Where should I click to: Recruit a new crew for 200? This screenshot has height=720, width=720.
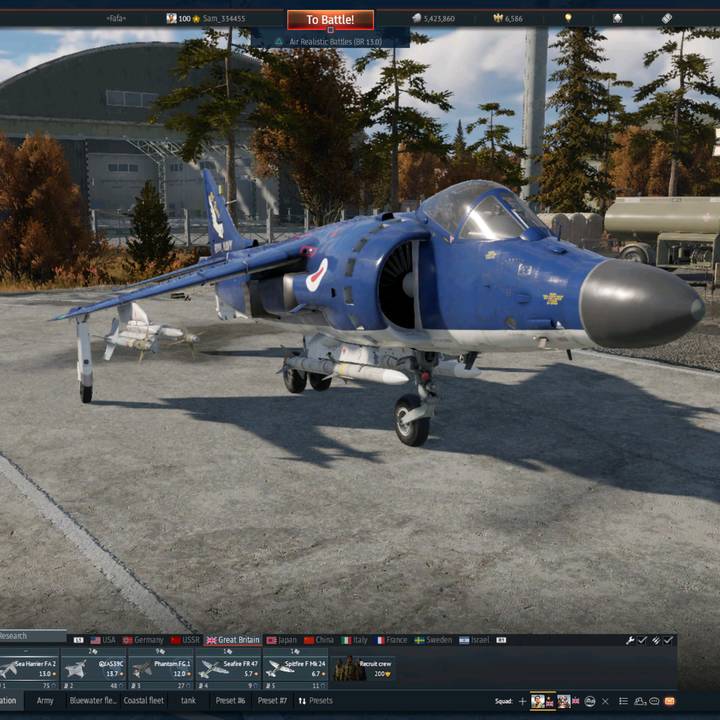[364, 667]
